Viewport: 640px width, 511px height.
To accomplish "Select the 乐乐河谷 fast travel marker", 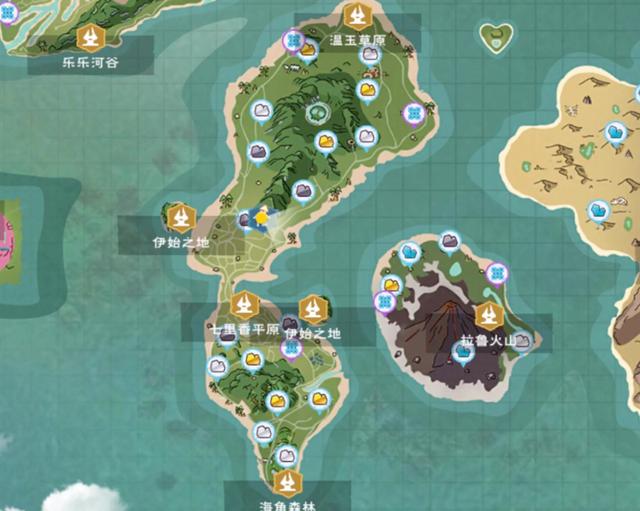I will [x=91, y=39].
